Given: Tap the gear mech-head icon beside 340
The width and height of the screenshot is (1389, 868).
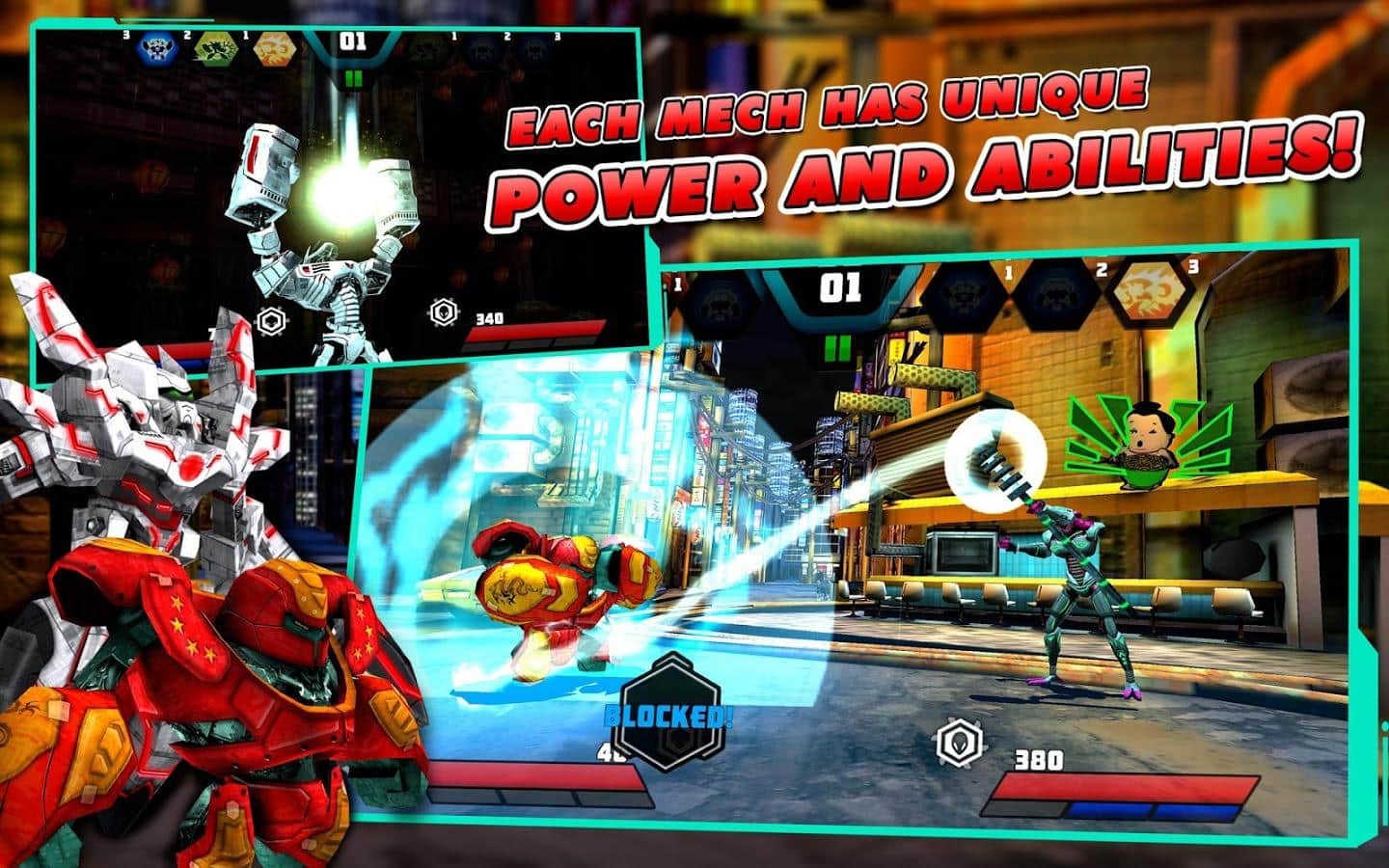Looking at the screenshot, I should pos(443,312).
